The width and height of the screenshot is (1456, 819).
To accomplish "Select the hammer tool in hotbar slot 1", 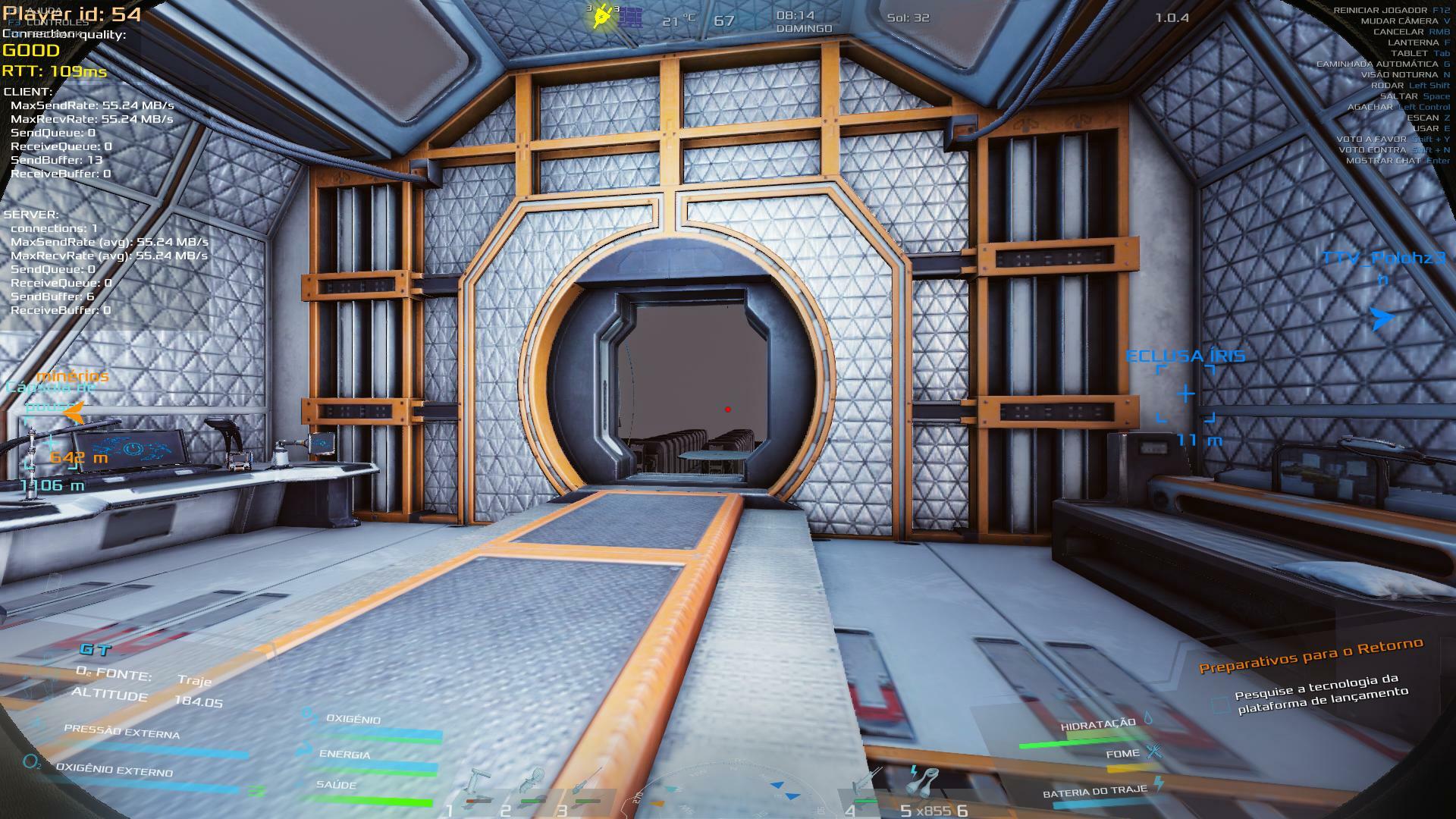I will click(x=478, y=785).
